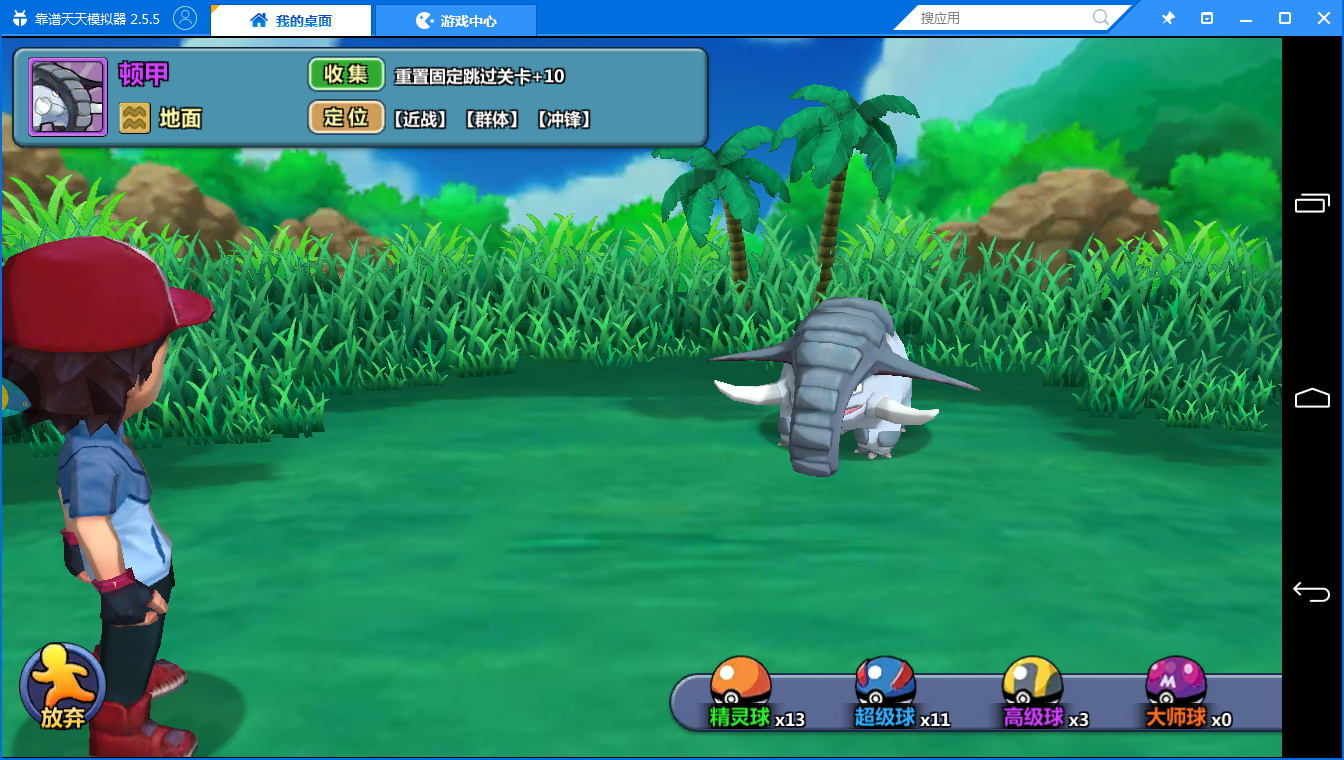Choose the purple 大师球 master ball
This screenshot has width=1344, height=760.
point(1176,689)
